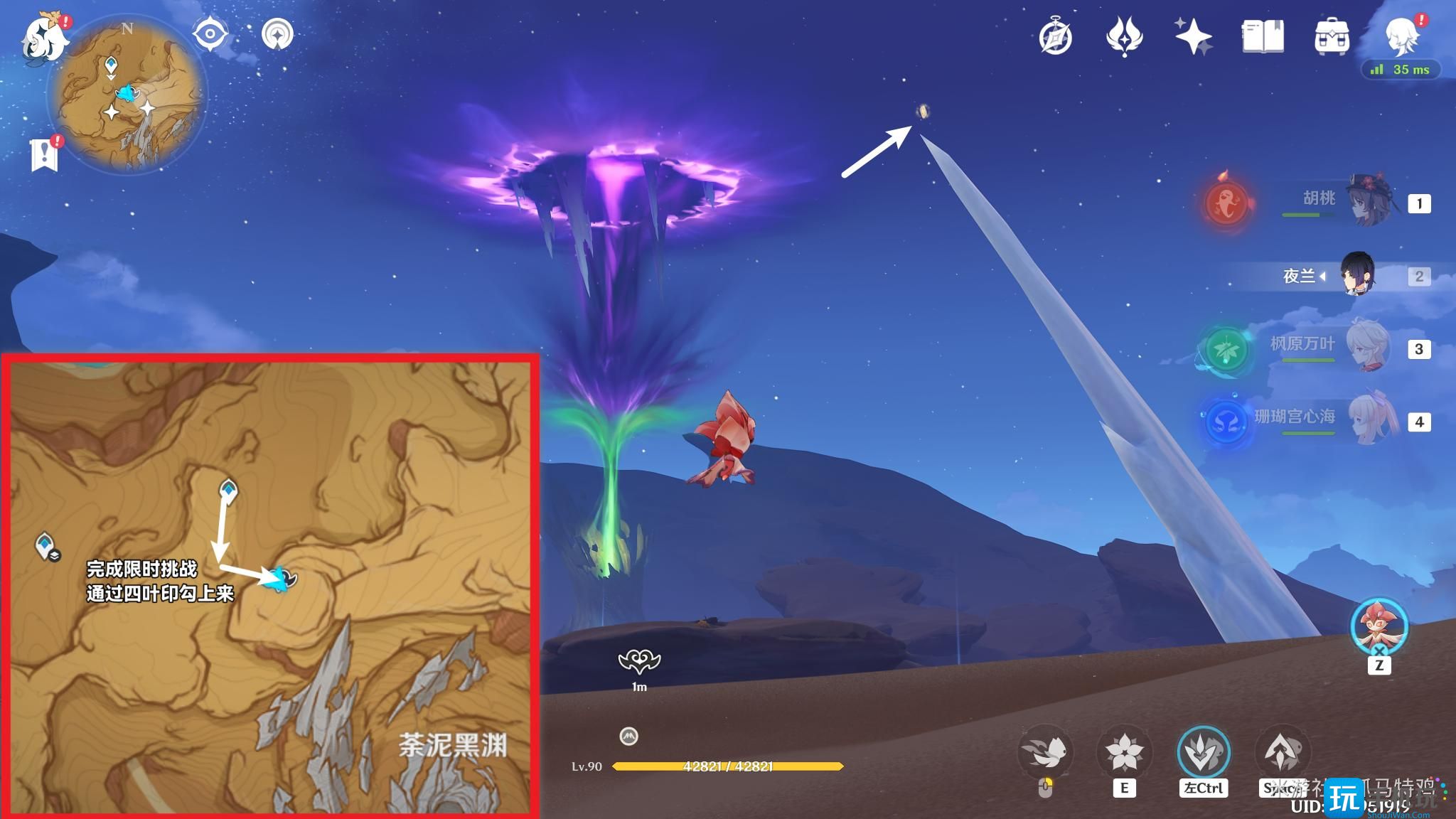Open the inventory backpack icon
Image resolution: width=1456 pixels, height=819 pixels.
[x=1332, y=37]
